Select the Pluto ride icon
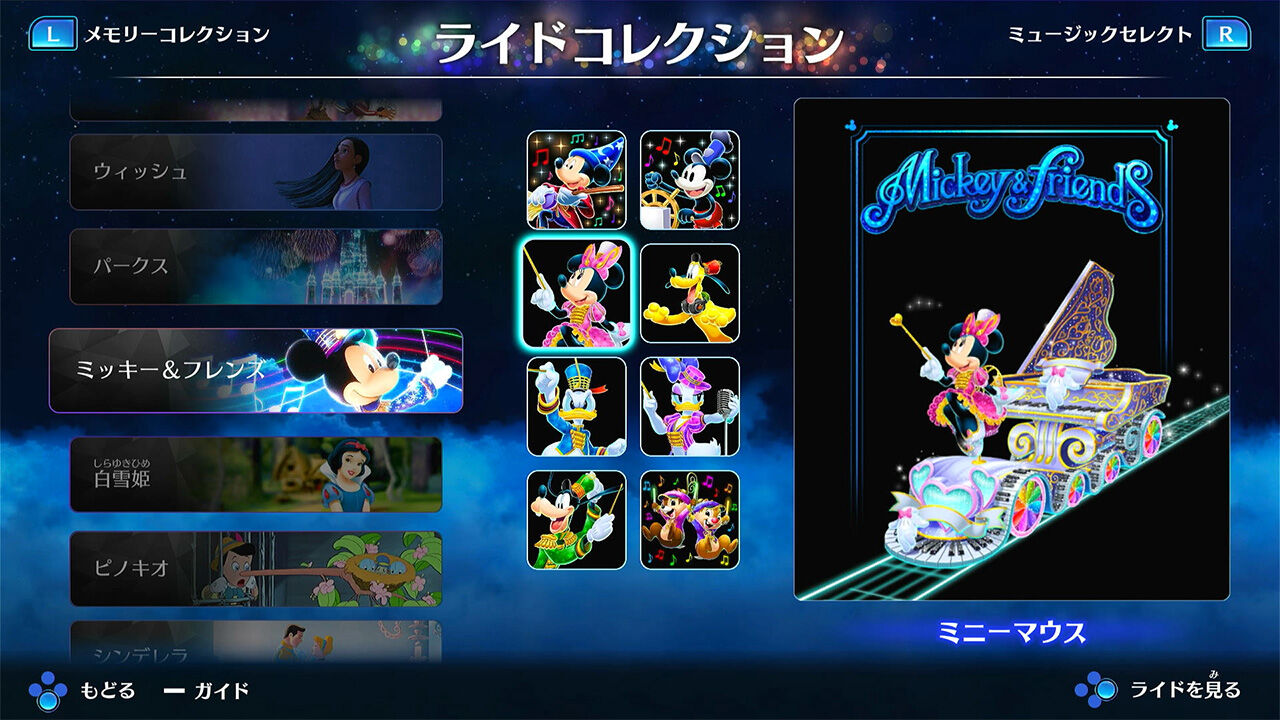 click(x=688, y=293)
